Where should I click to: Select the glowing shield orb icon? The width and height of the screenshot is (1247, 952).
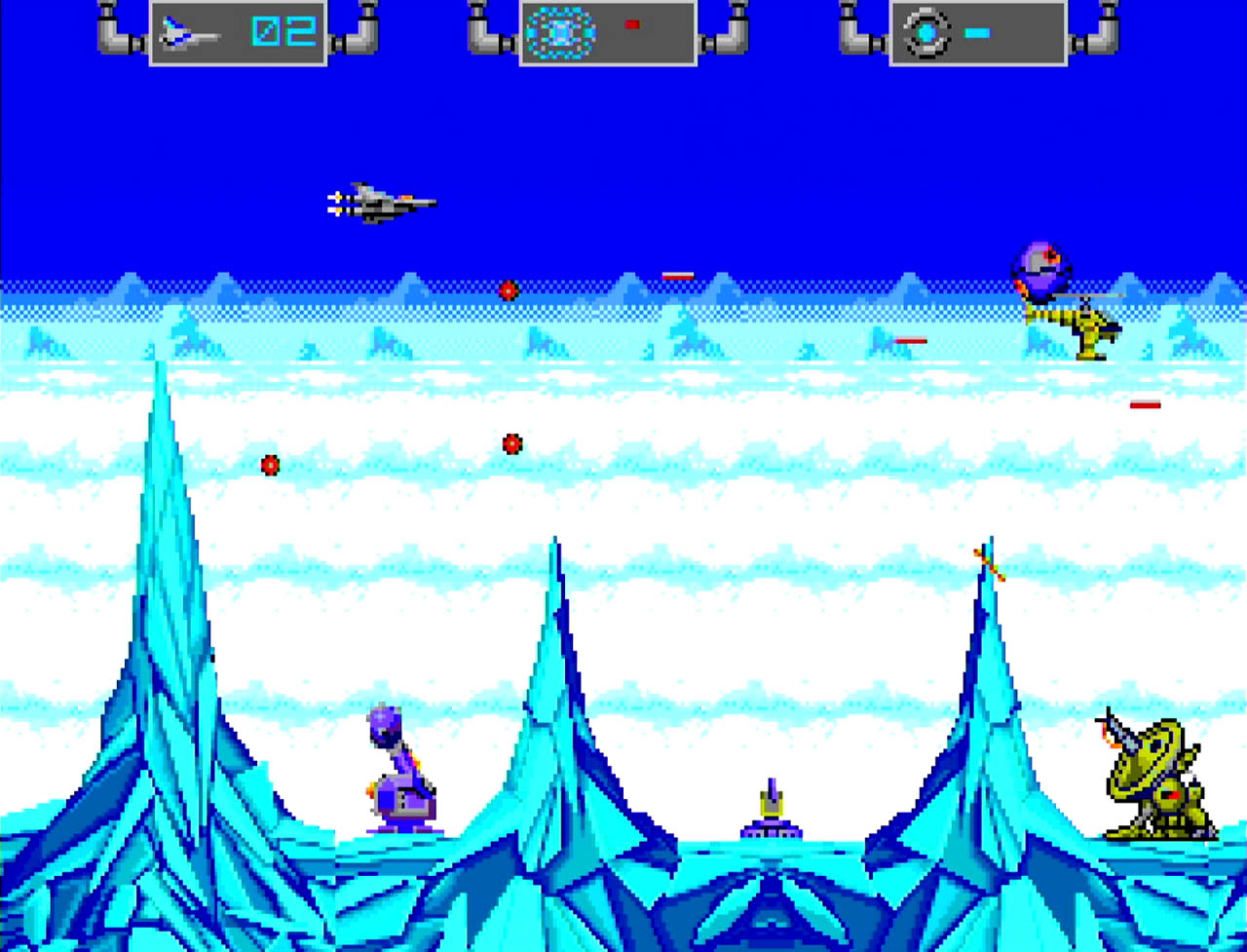tap(560, 33)
